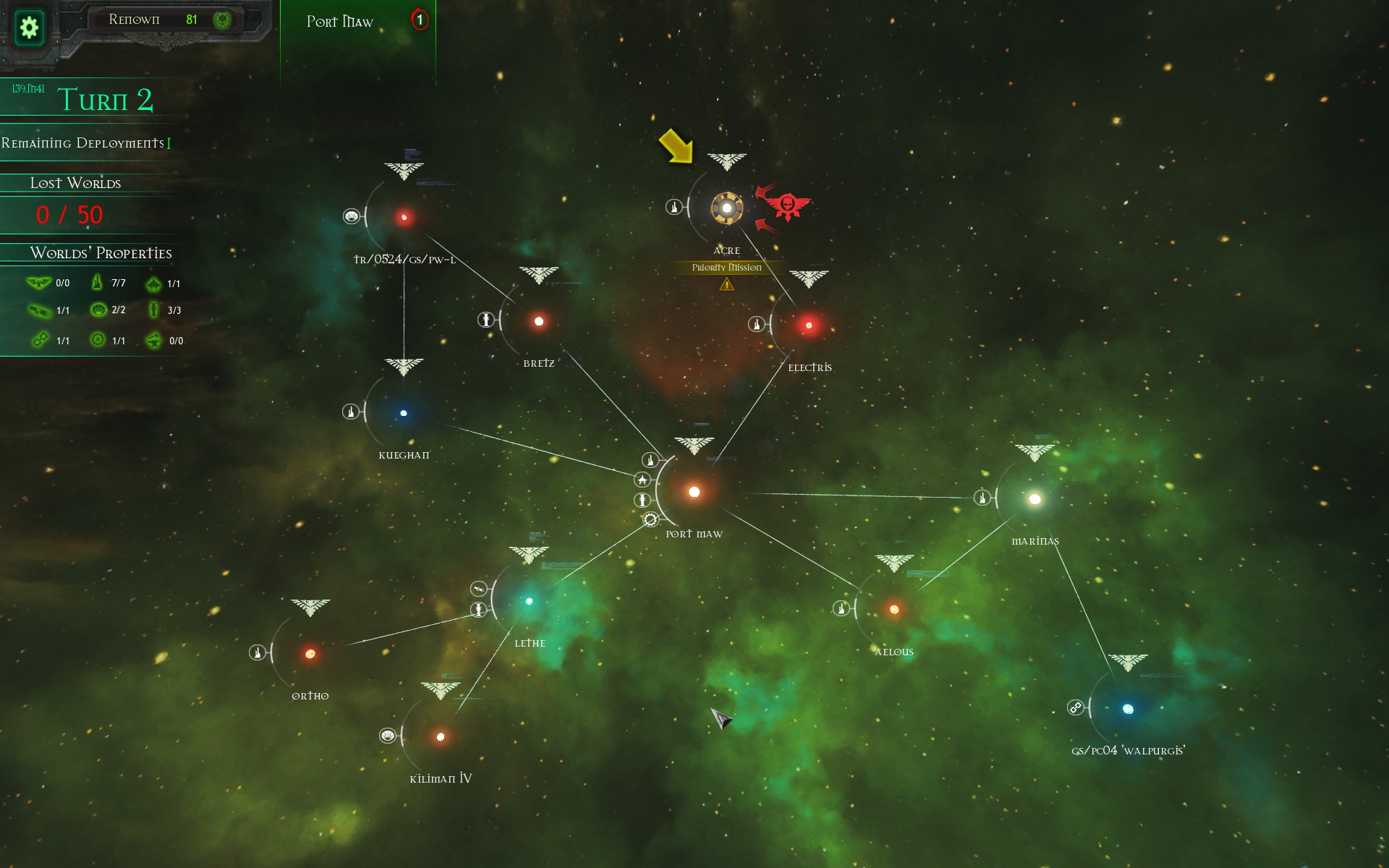1389x868 pixels.
Task: Choose the Marinas system node
Action: pyautogui.click(x=1035, y=499)
